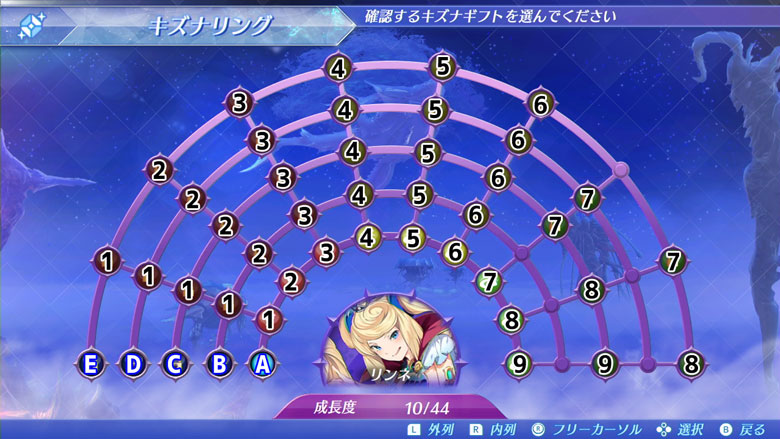Select node 6 on the B ring

tap(475, 214)
